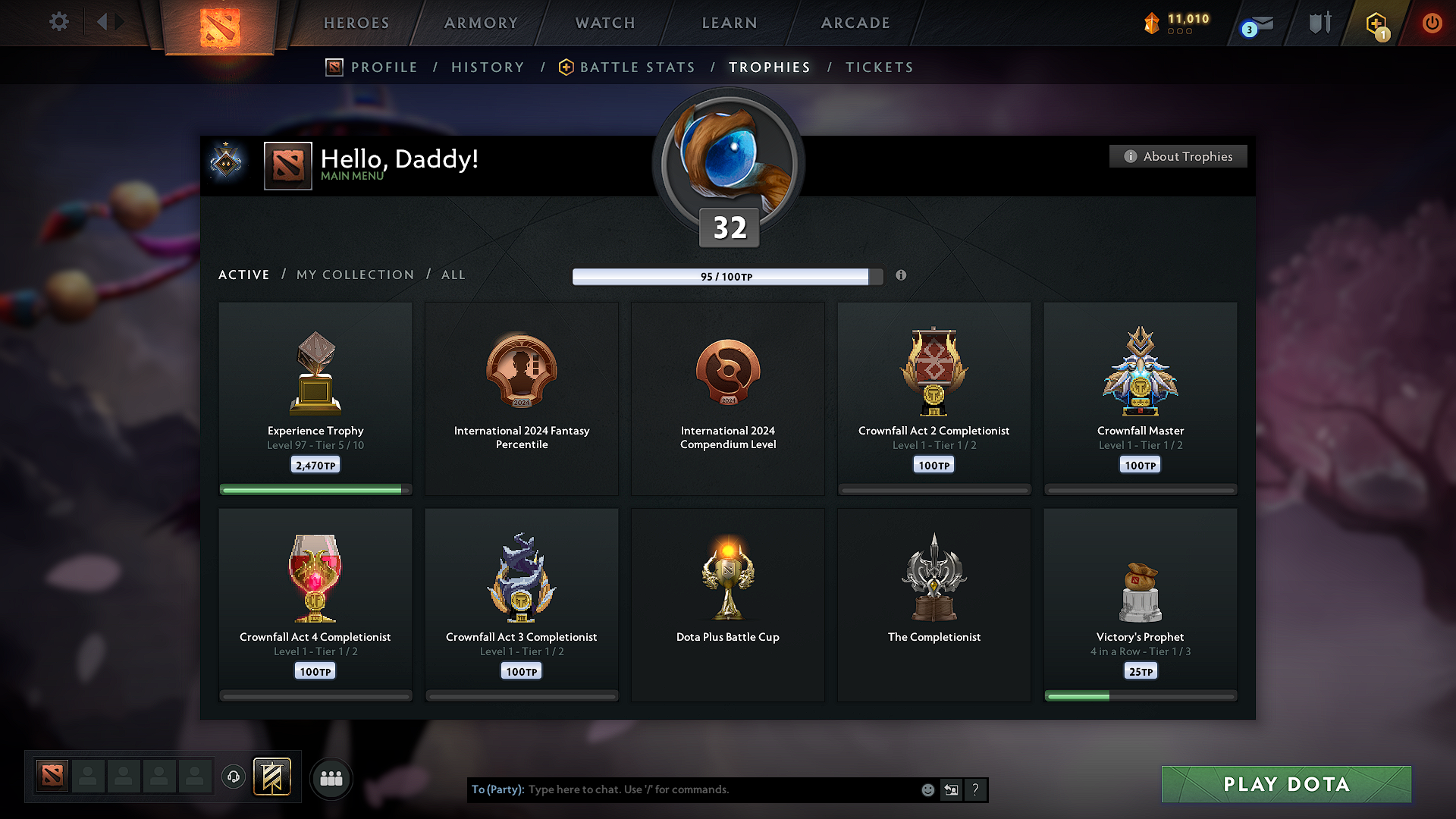The image size is (1456, 819).
Task: Open friends list with the people icon
Action: pos(331,778)
